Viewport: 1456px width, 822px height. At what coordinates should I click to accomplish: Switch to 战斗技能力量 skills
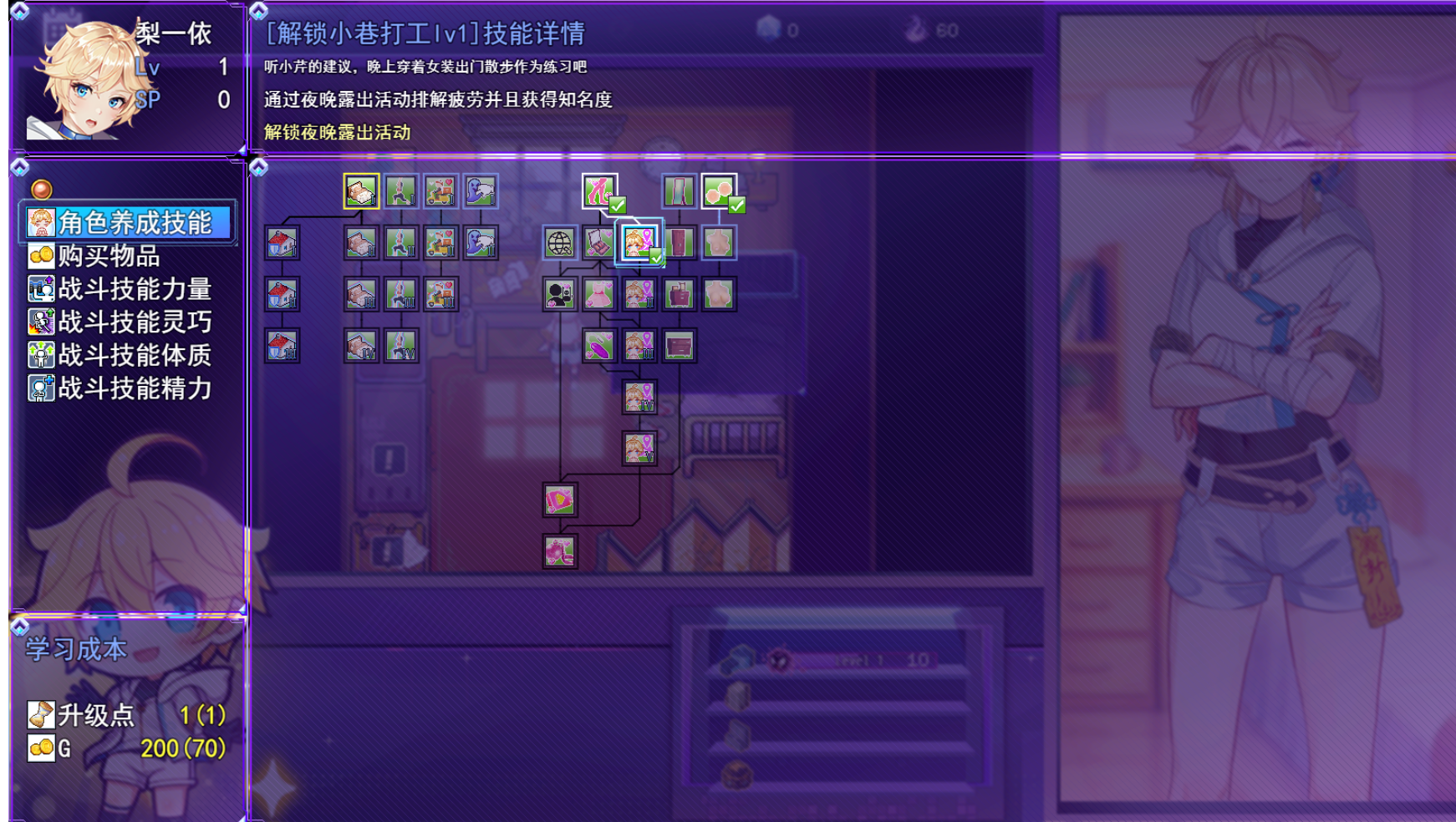[134, 289]
